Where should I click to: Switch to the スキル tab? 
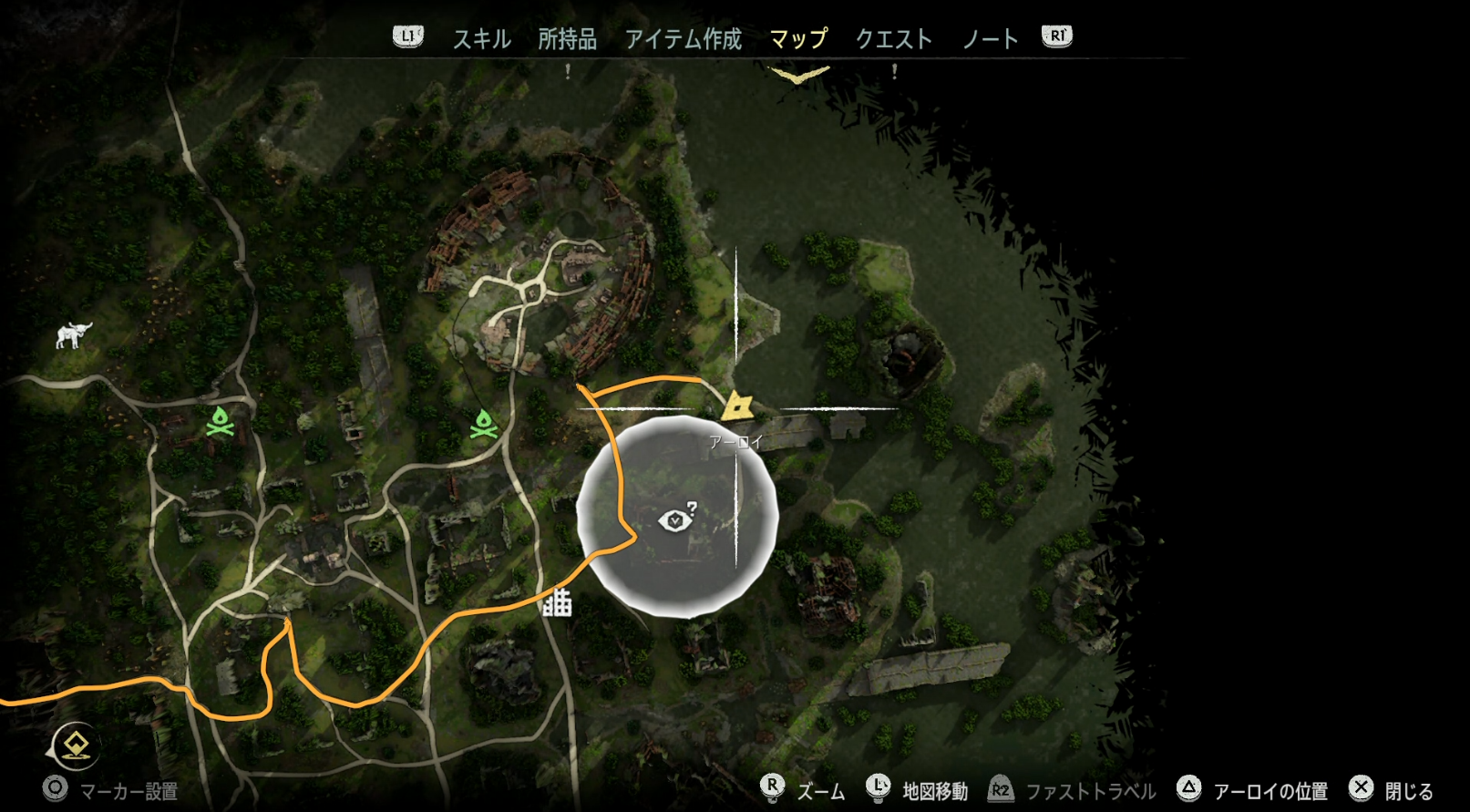[481, 39]
